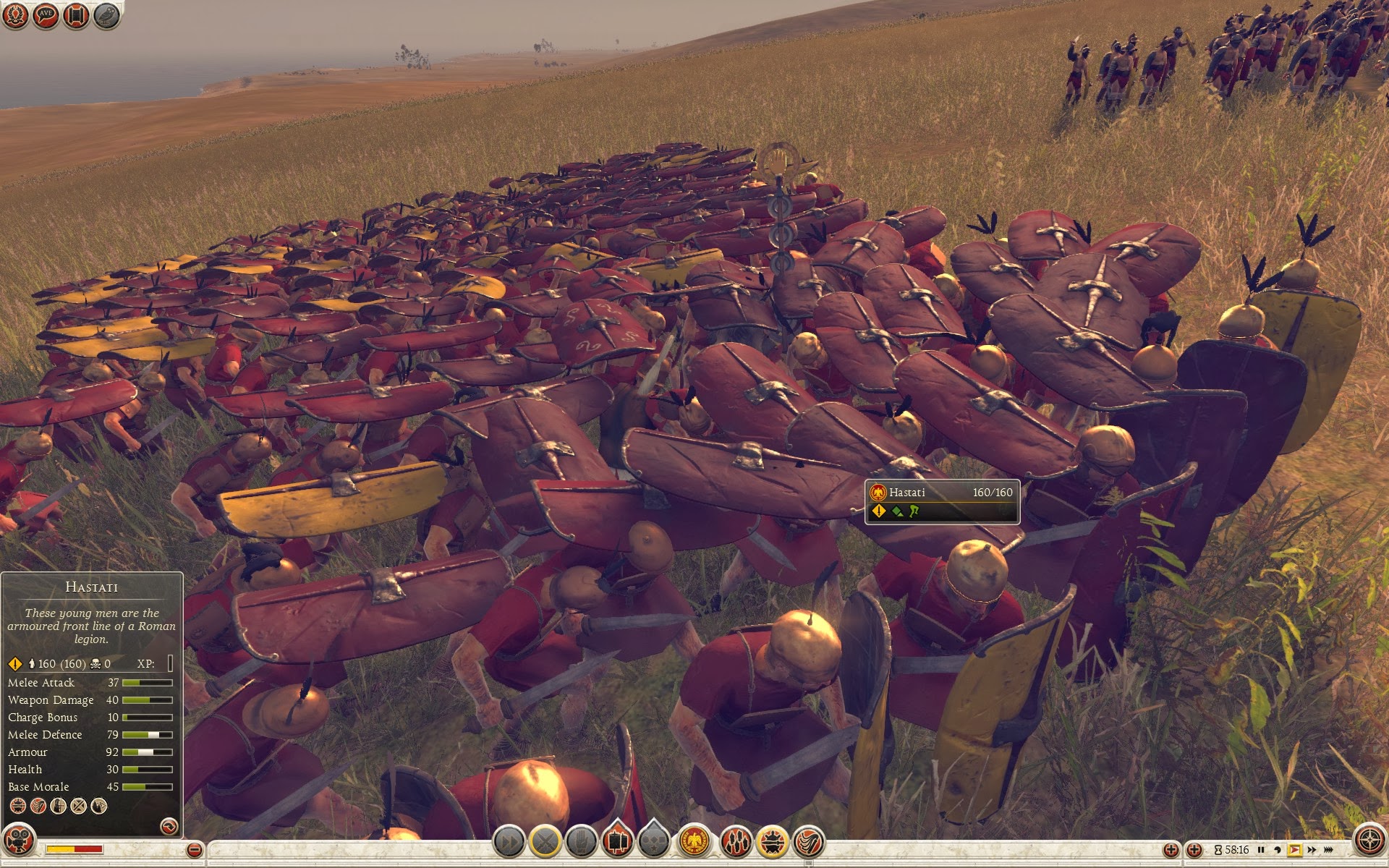Set battle speed to fastest triple arrows

point(1329,850)
